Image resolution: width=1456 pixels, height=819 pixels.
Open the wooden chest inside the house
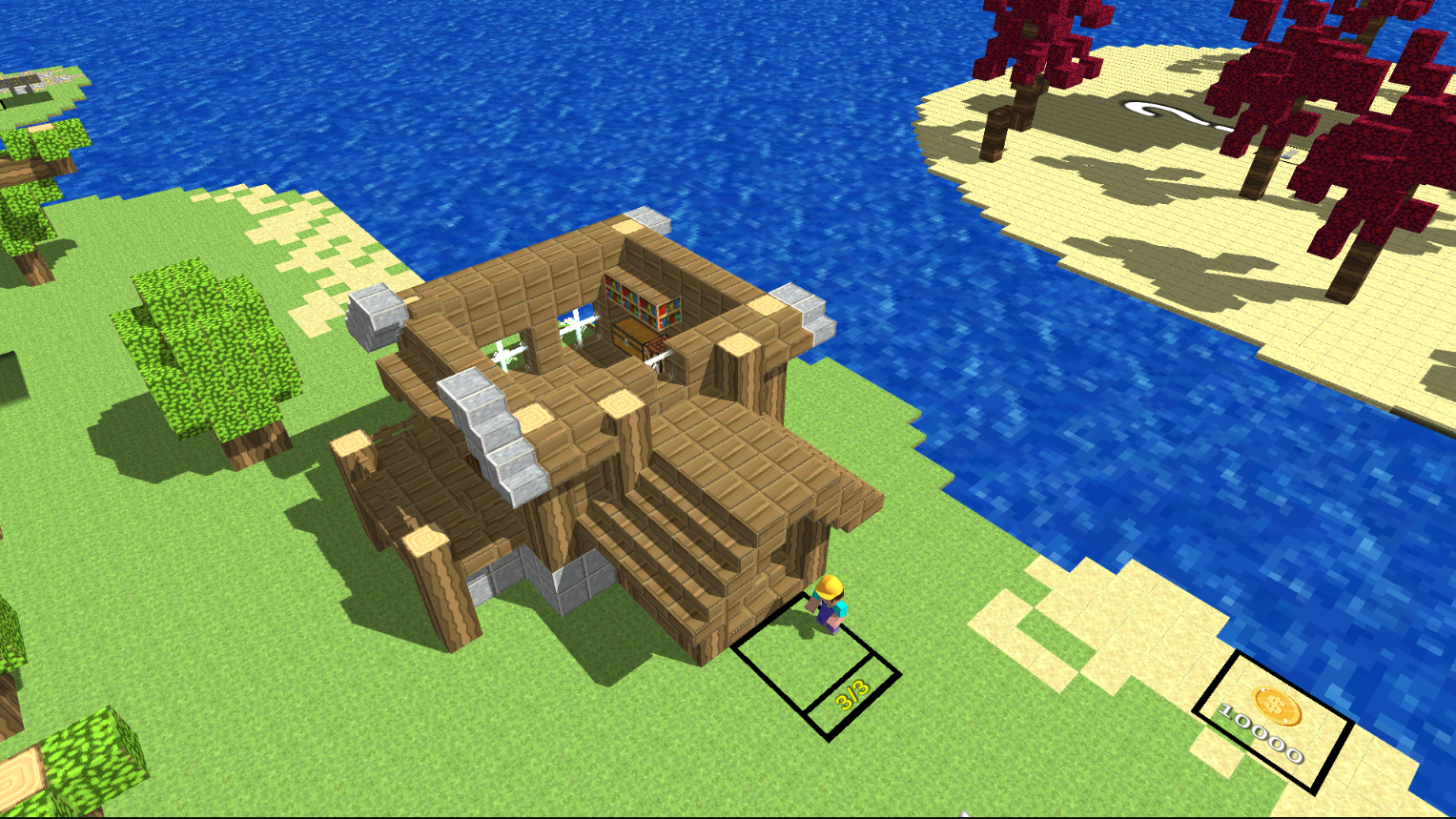pyautogui.click(x=629, y=338)
